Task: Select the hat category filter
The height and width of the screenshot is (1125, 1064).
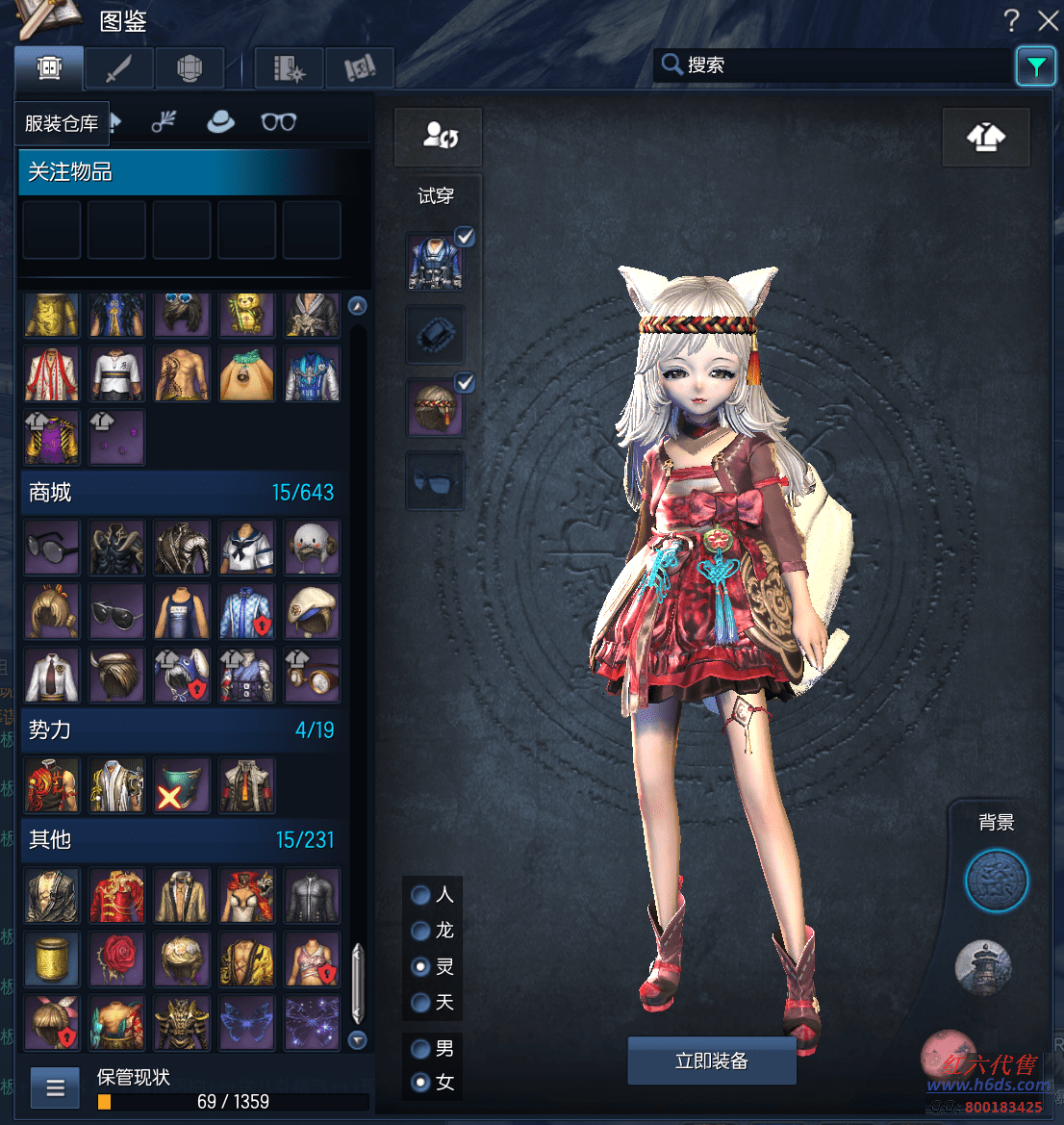Action: (220, 122)
